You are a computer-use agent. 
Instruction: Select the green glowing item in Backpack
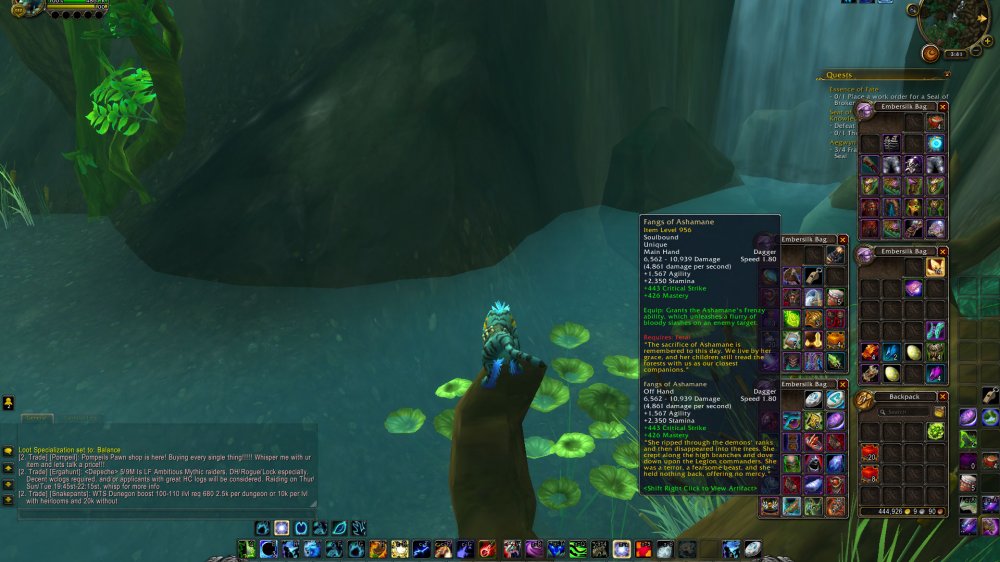point(935,430)
